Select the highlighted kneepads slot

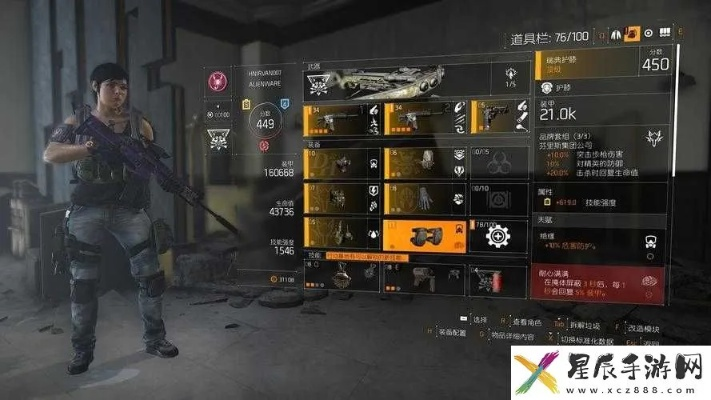click(x=420, y=236)
